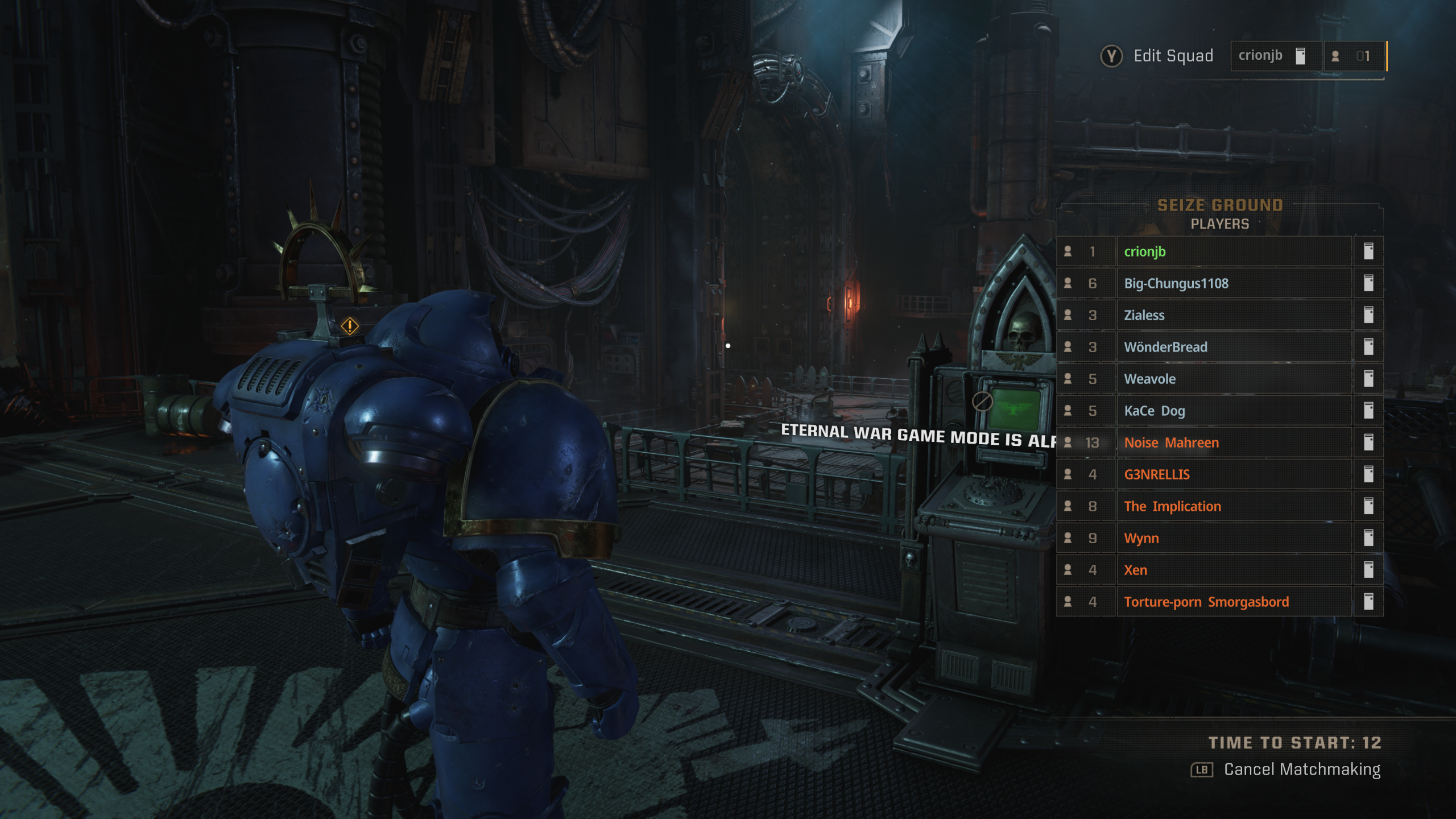Open the Edit Squad option
Viewport: 1456px width, 819px height.
pos(1158,56)
